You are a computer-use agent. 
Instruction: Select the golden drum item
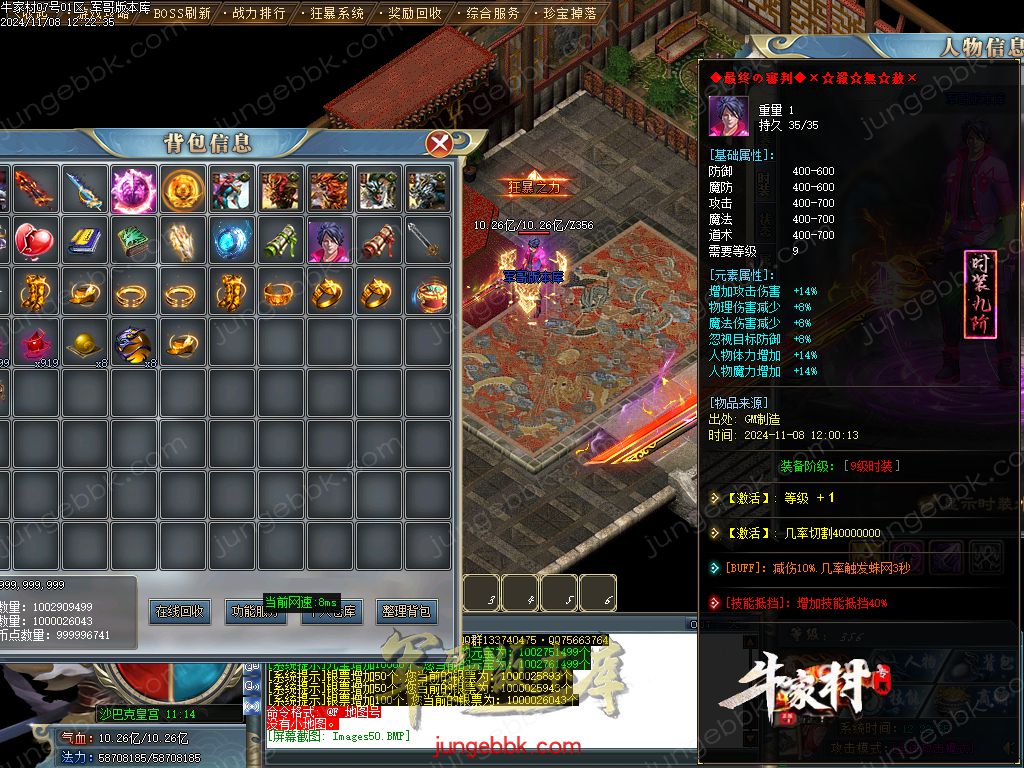click(x=429, y=292)
